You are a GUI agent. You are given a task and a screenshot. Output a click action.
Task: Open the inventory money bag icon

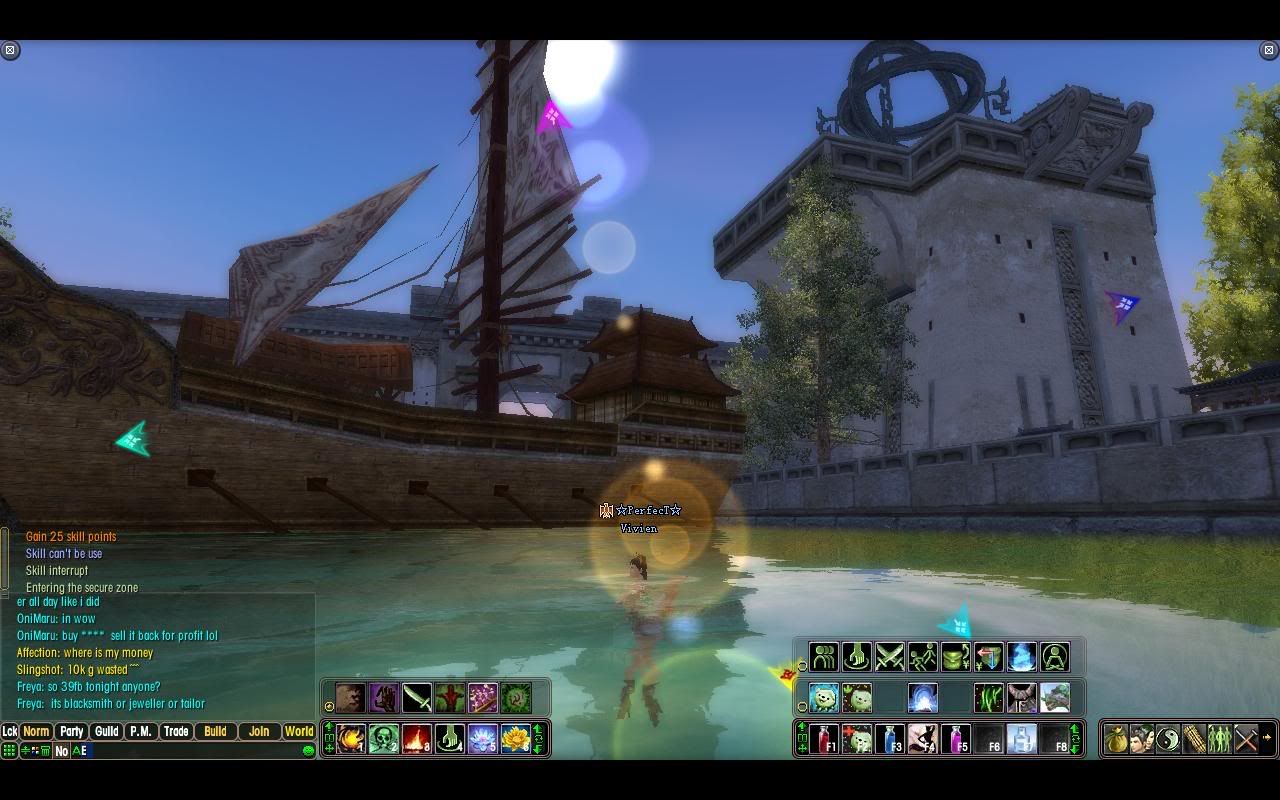pyautogui.click(x=1116, y=739)
